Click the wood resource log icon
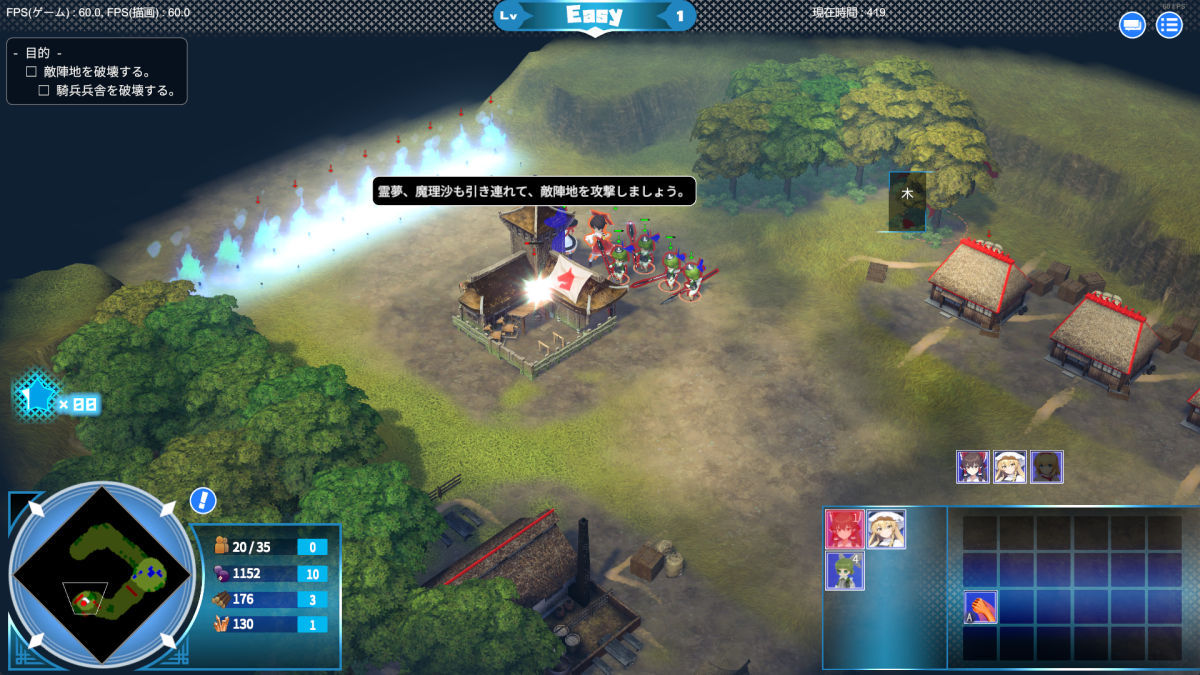This screenshot has width=1200, height=675. (222, 599)
